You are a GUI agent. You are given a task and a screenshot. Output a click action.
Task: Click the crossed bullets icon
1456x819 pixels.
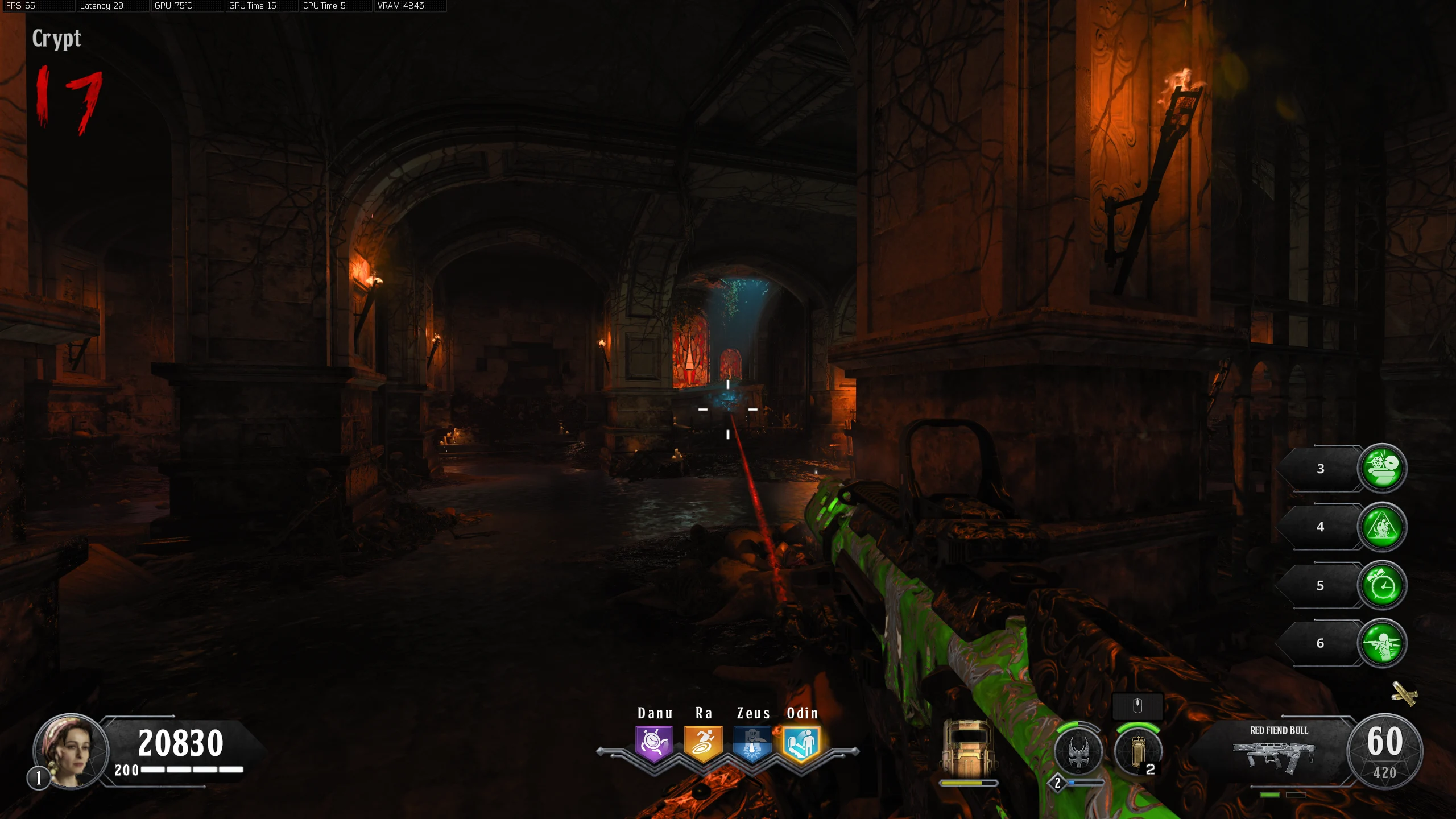pyautogui.click(x=1404, y=694)
